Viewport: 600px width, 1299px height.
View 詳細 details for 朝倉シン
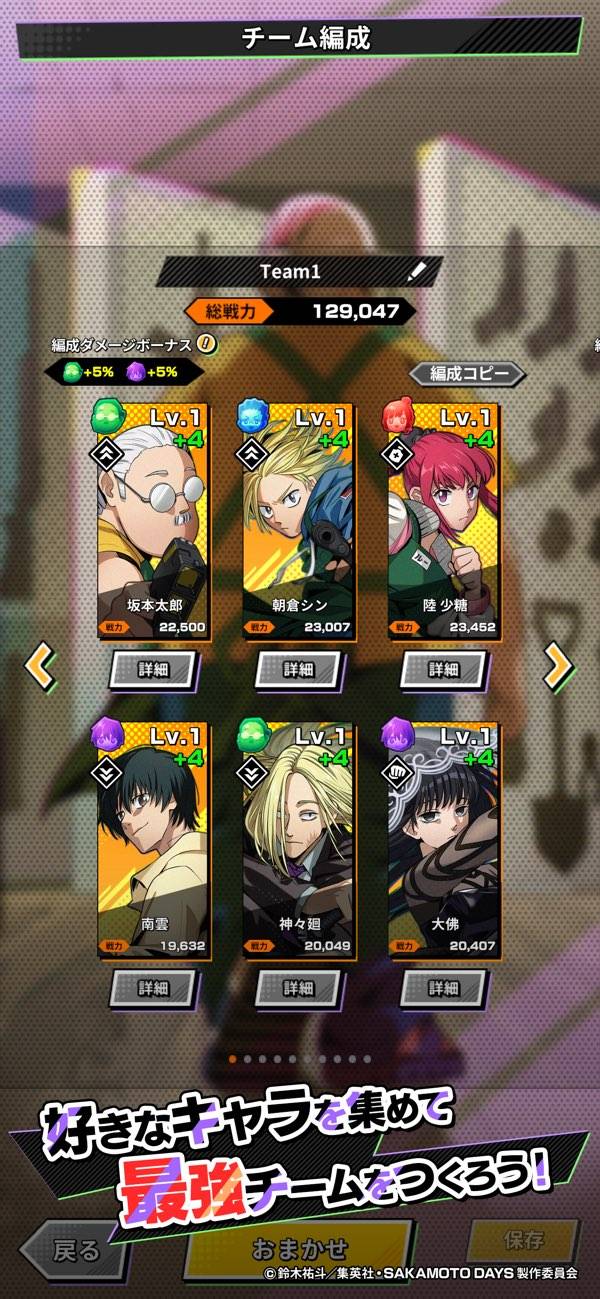[298, 669]
